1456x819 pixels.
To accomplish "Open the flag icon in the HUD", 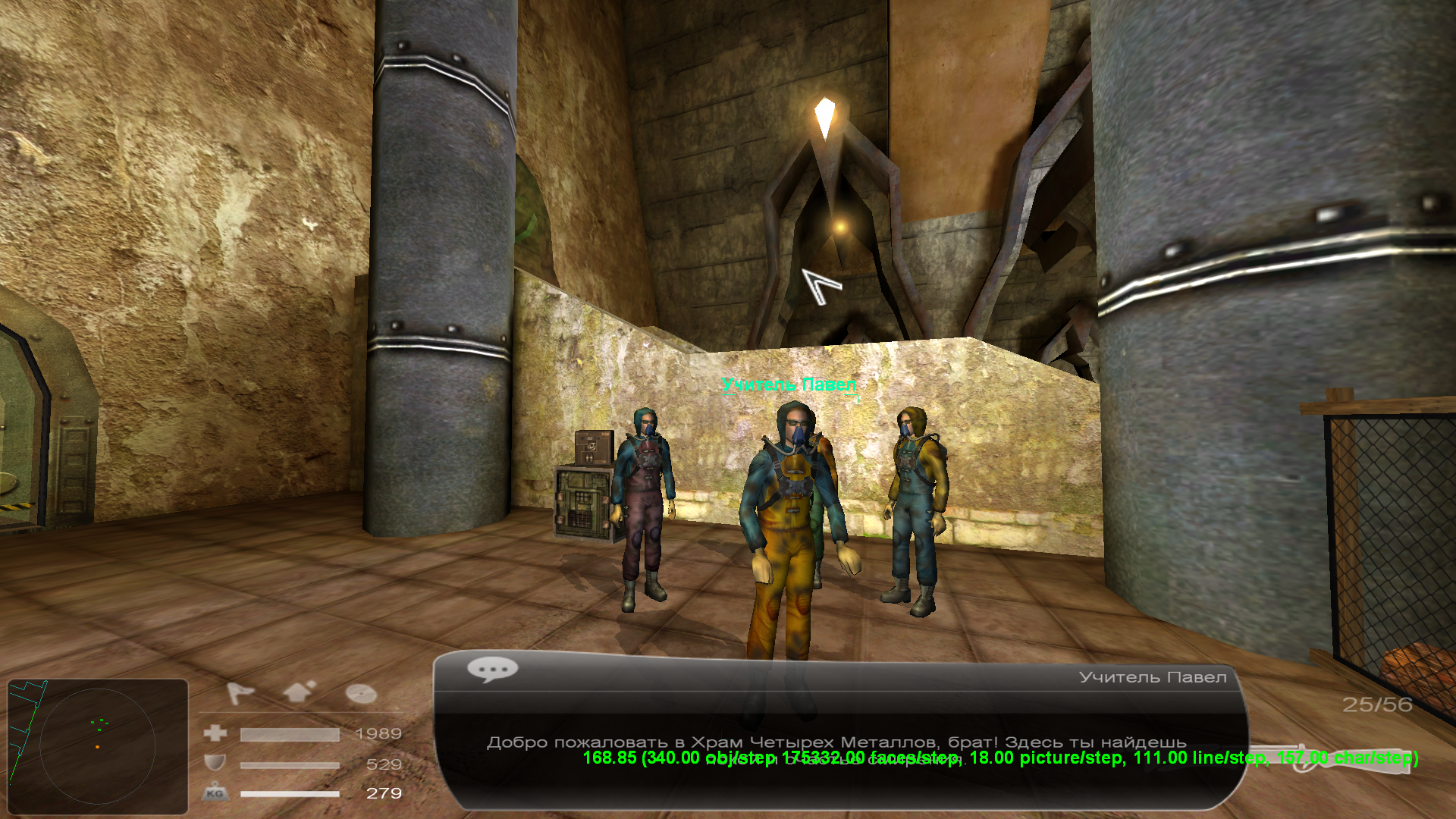I will [x=240, y=692].
